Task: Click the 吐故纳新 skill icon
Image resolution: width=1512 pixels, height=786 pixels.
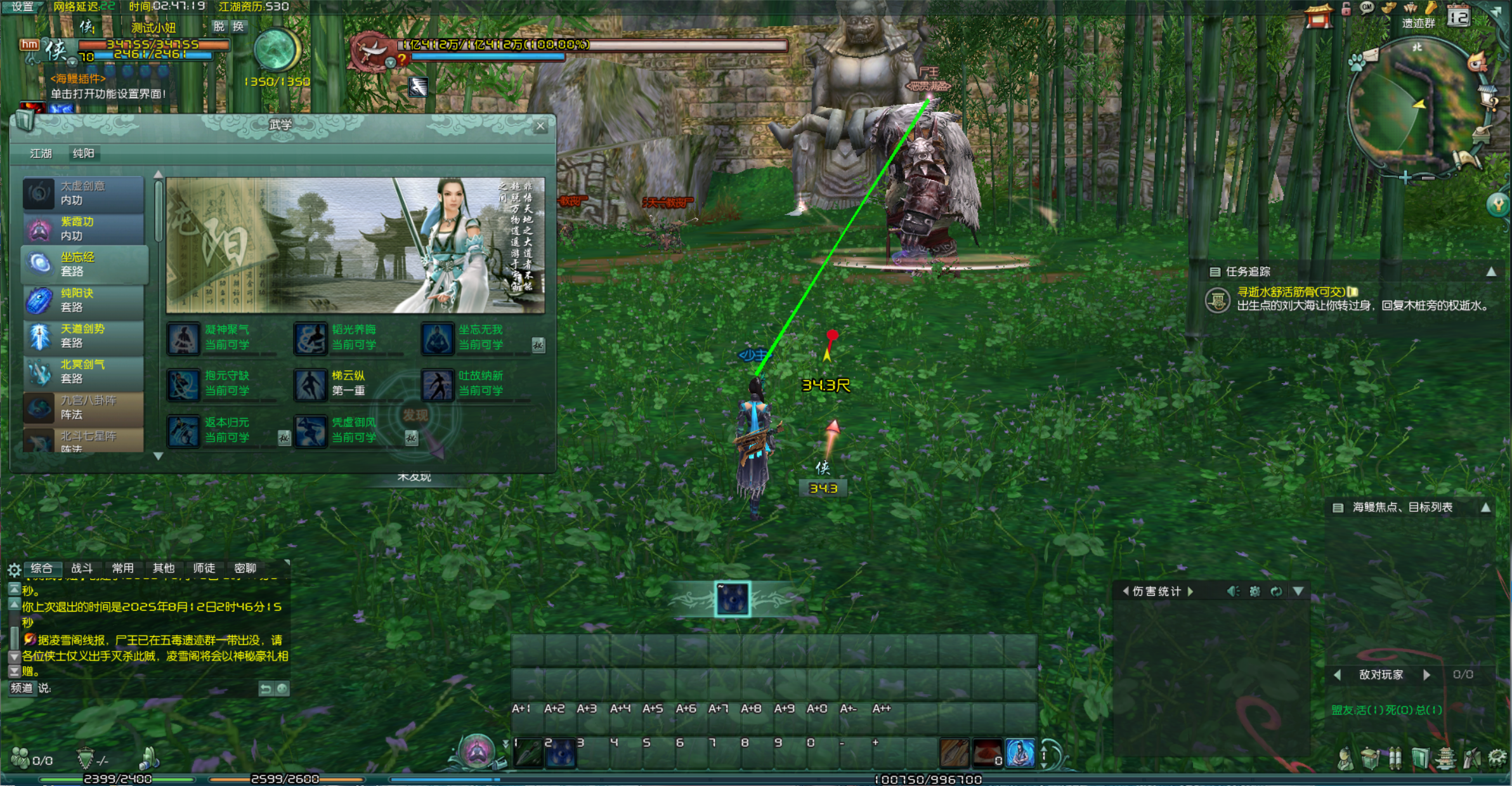Action: click(438, 384)
